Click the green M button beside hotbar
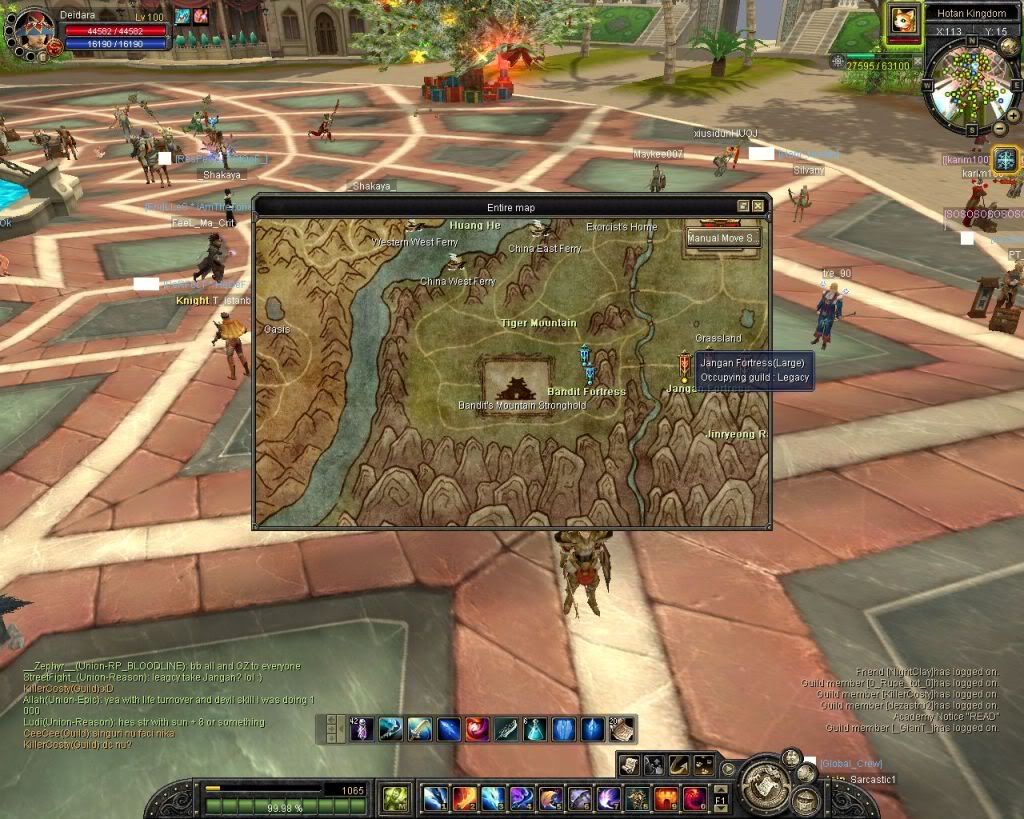 pos(395,798)
